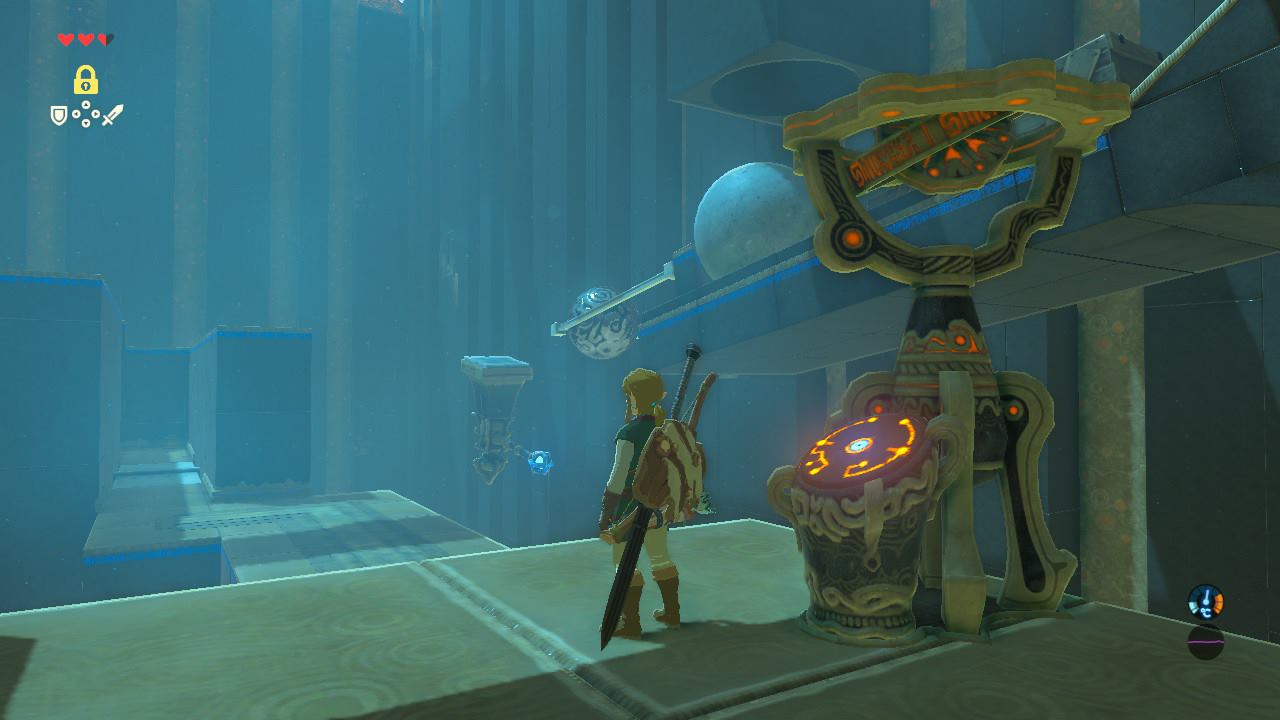
Task: Select the sword quick-equip icon
Action: [112, 116]
